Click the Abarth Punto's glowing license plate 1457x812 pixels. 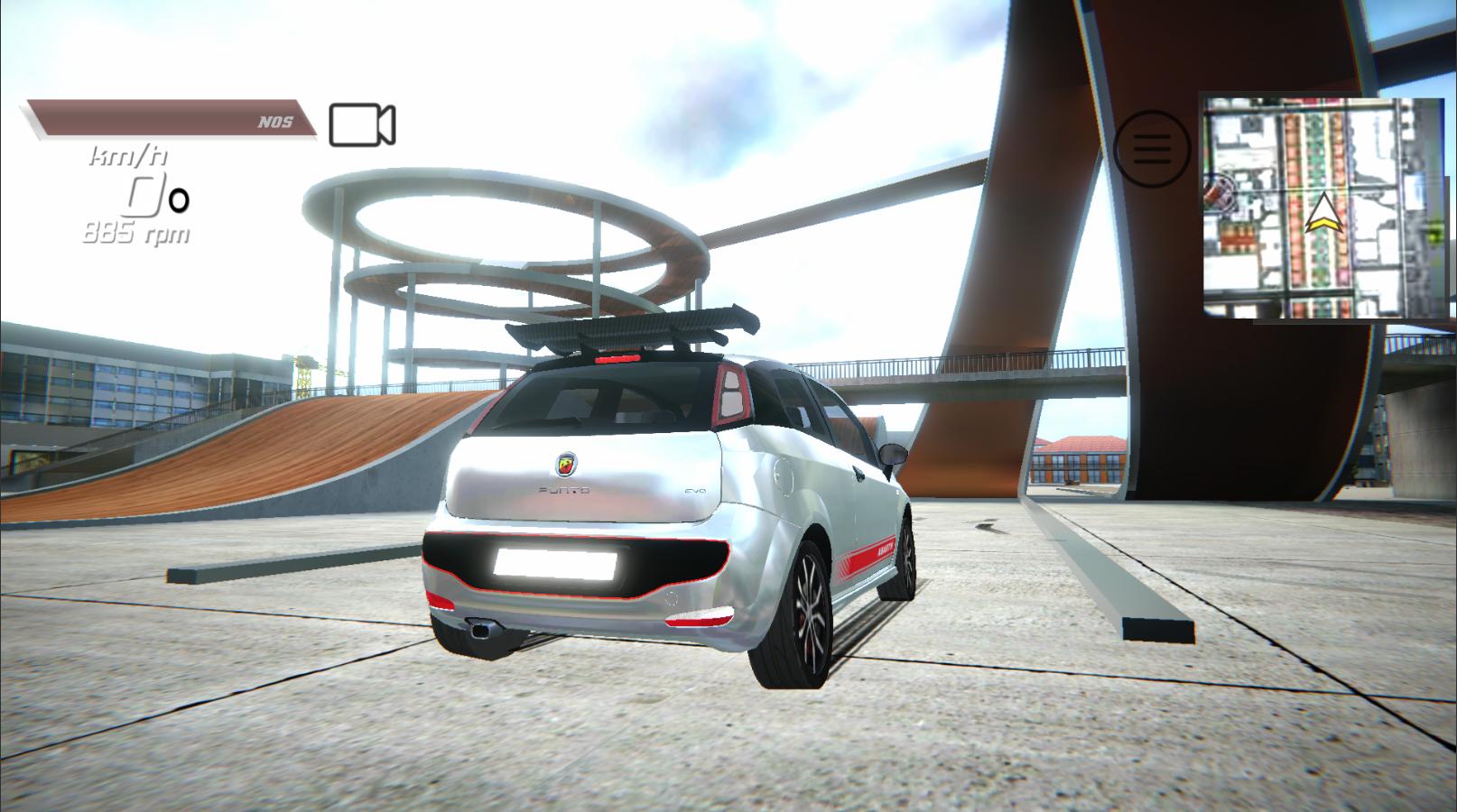click(x=555, y=564)
